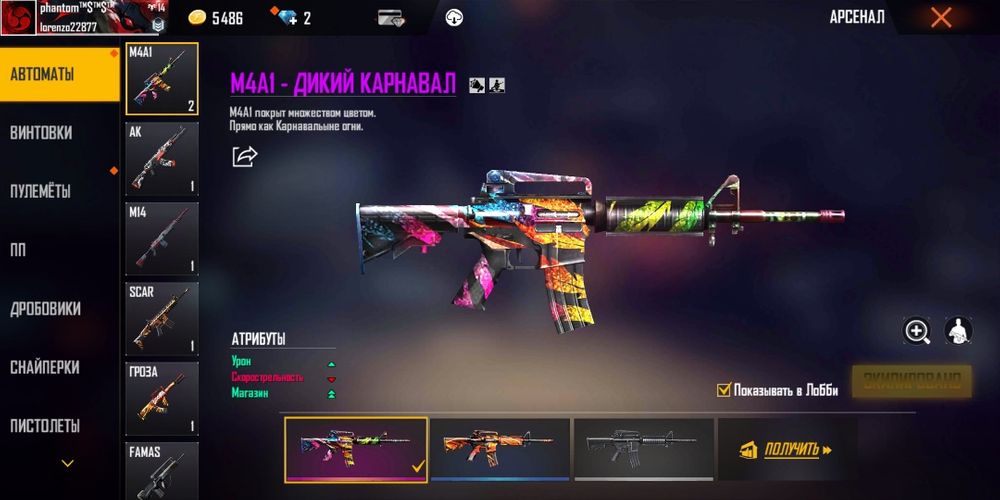Click the Получить button
Image resolution: width=1000 pixels, height=500 pixels.
click(787, 450)
